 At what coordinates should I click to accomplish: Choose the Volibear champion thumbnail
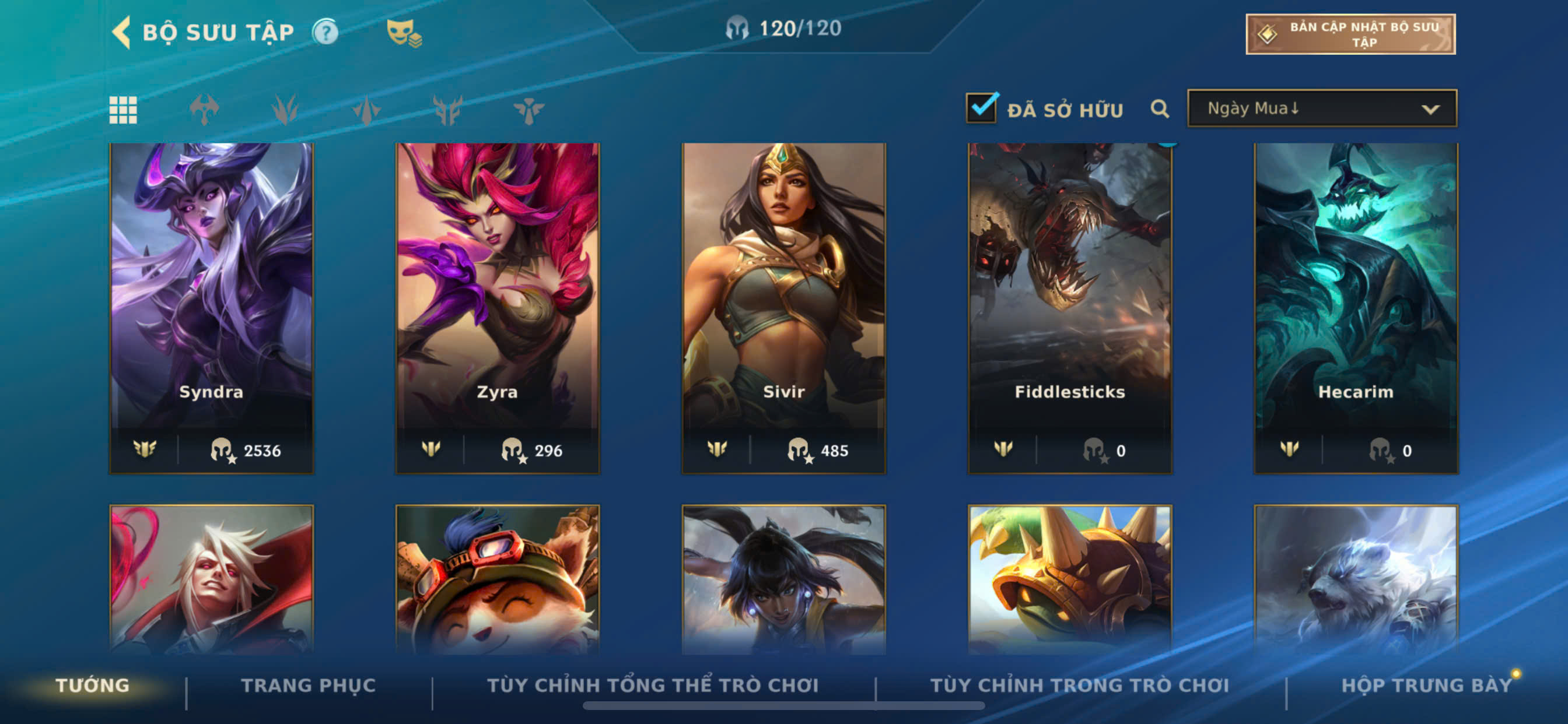click(1356, 579)
